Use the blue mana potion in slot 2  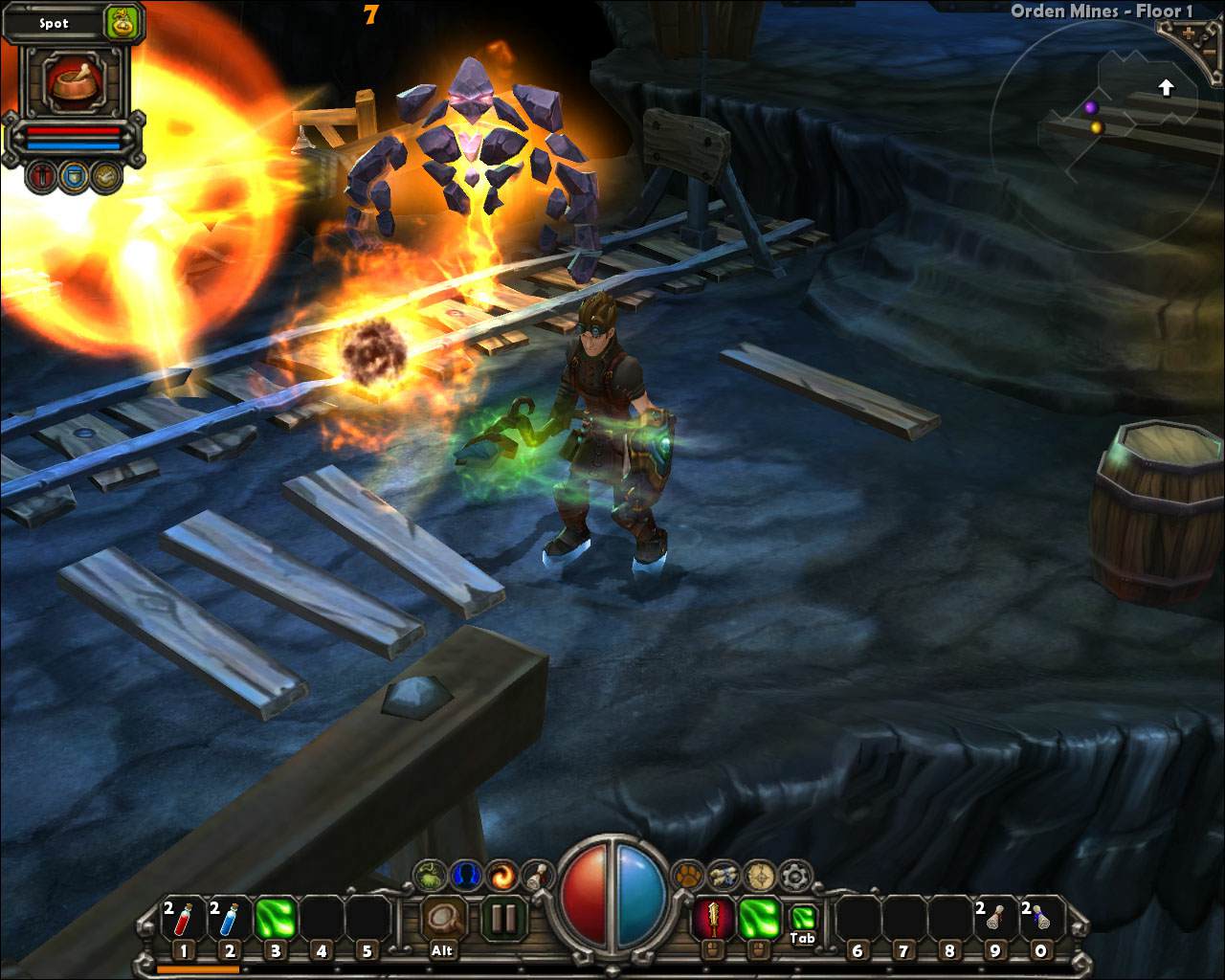coord(229,921)
